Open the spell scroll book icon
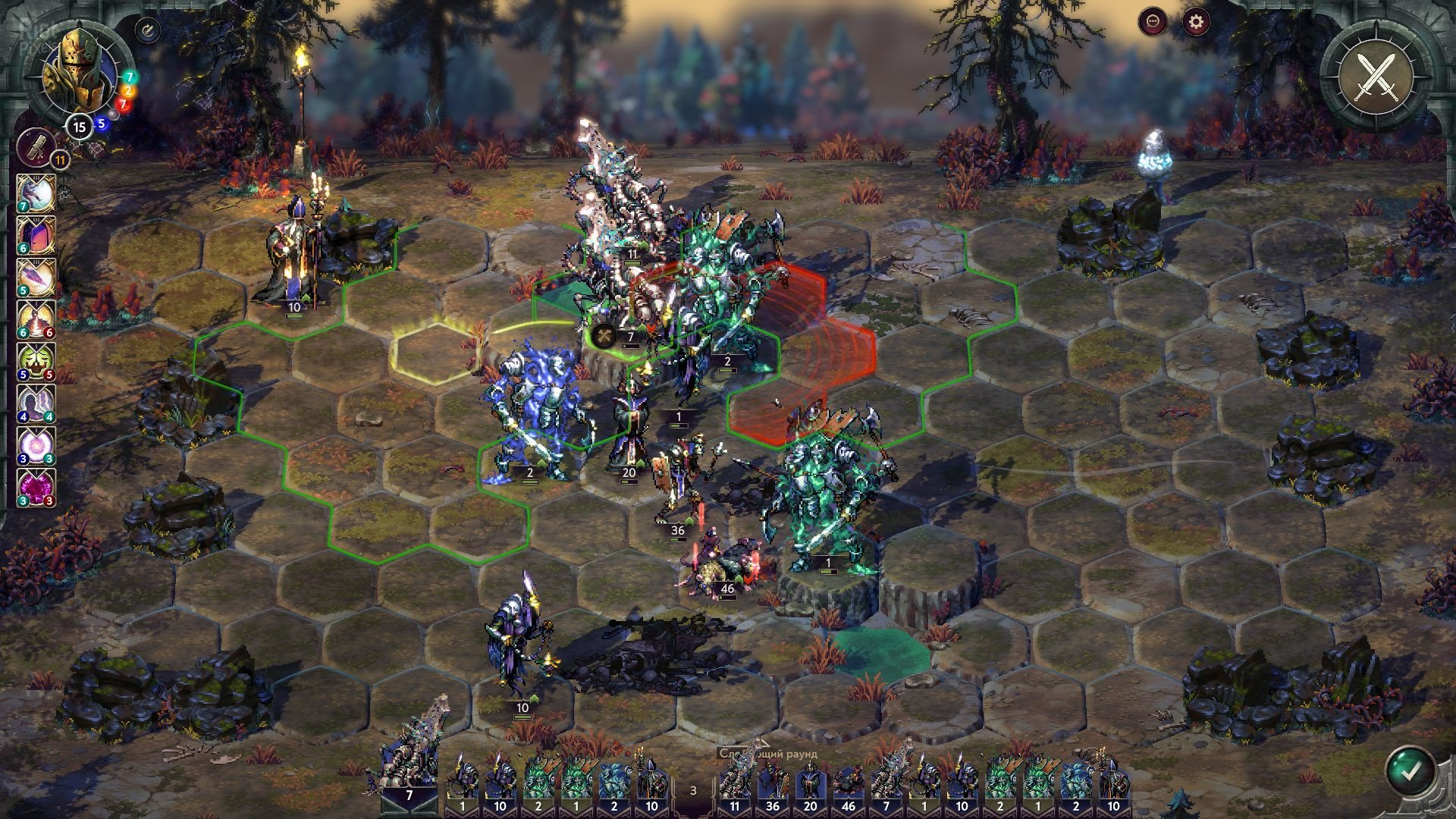This screenshot has height=819, width=1456. click(36, 147)
